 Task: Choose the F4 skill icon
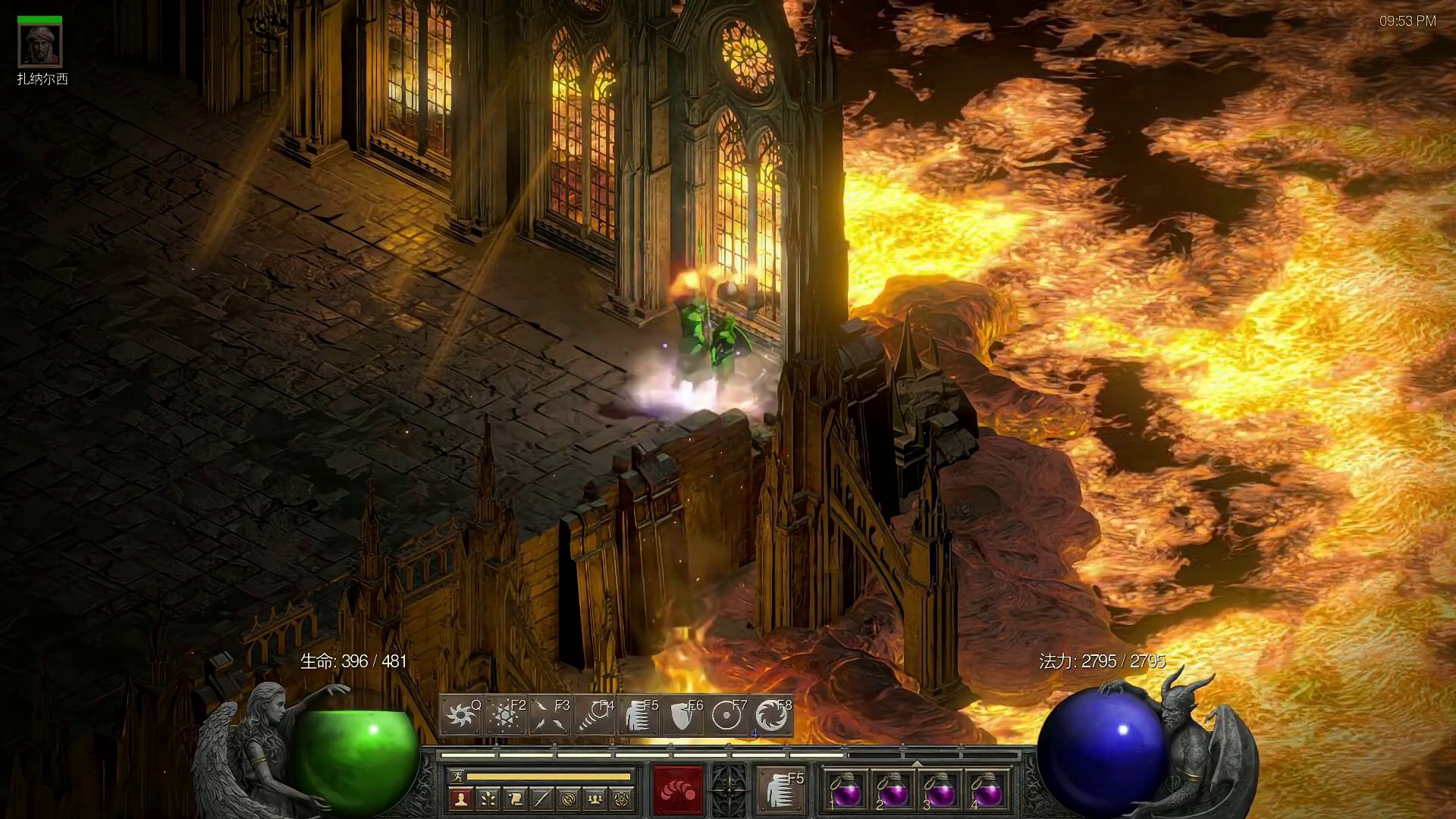(594, 715)
